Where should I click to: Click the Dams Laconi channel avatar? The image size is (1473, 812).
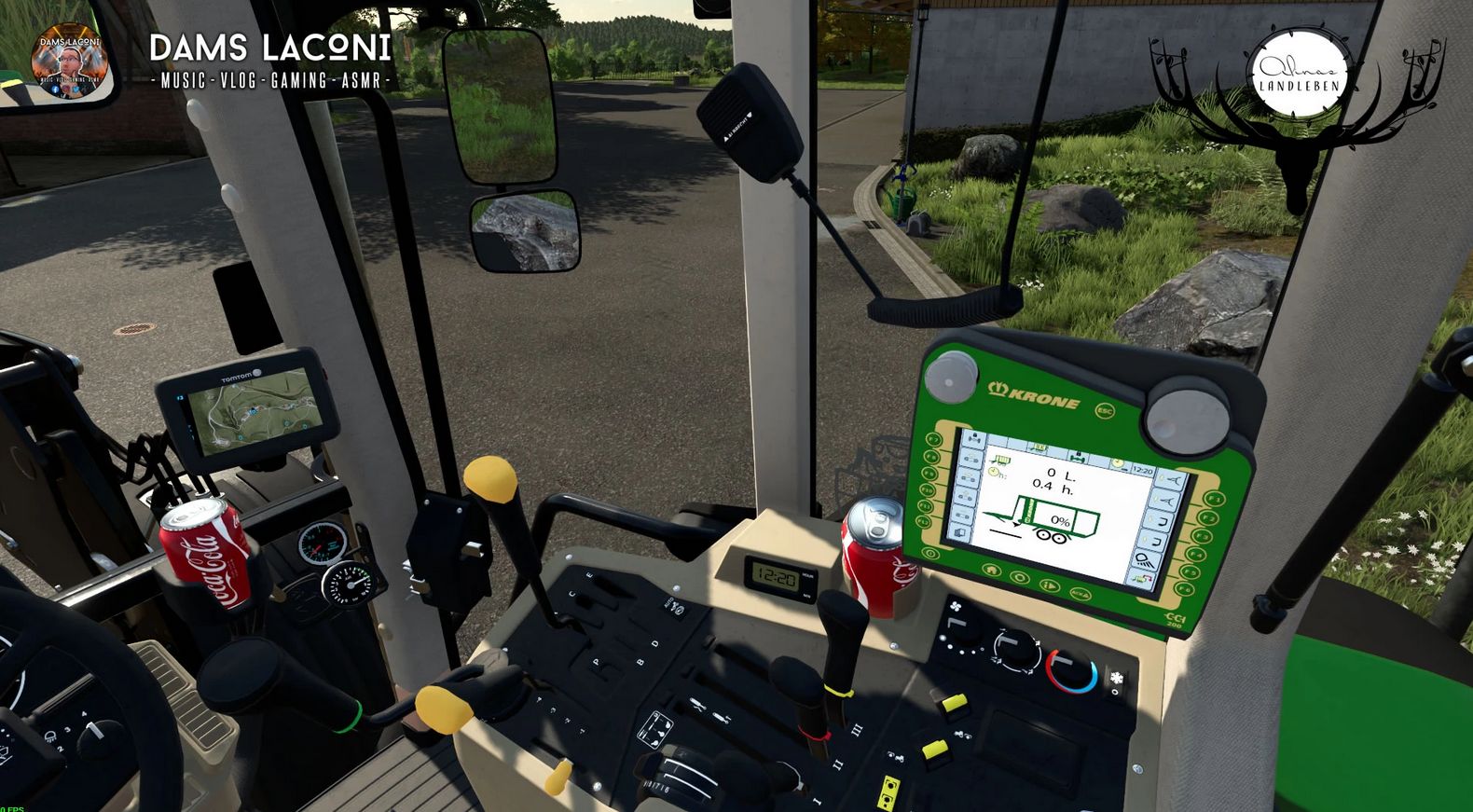click(67, 62)
